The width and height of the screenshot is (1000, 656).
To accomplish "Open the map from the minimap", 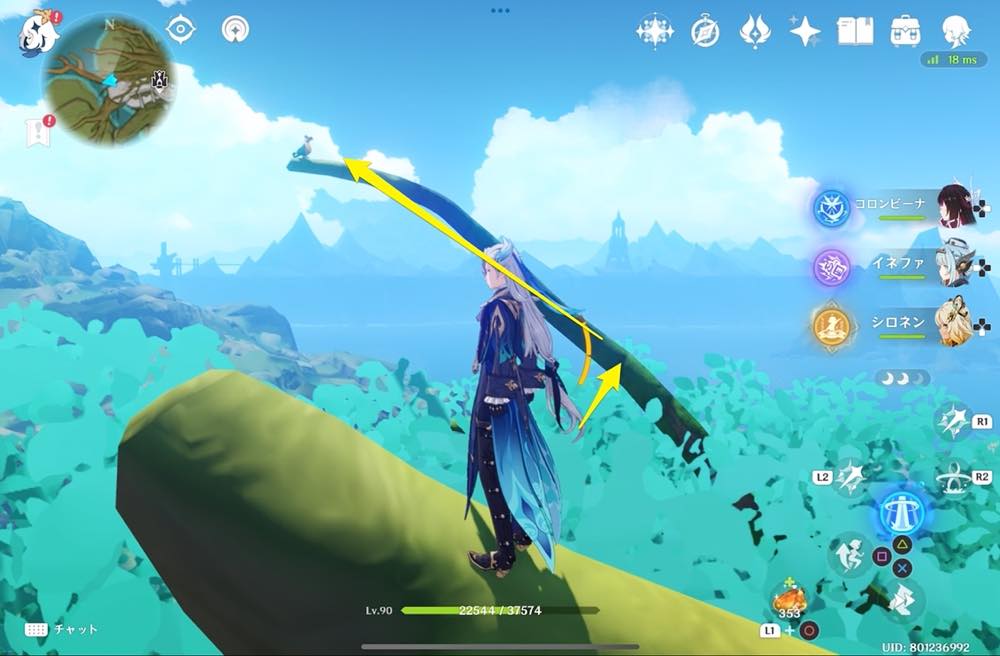I will click(x=110, y=78).
